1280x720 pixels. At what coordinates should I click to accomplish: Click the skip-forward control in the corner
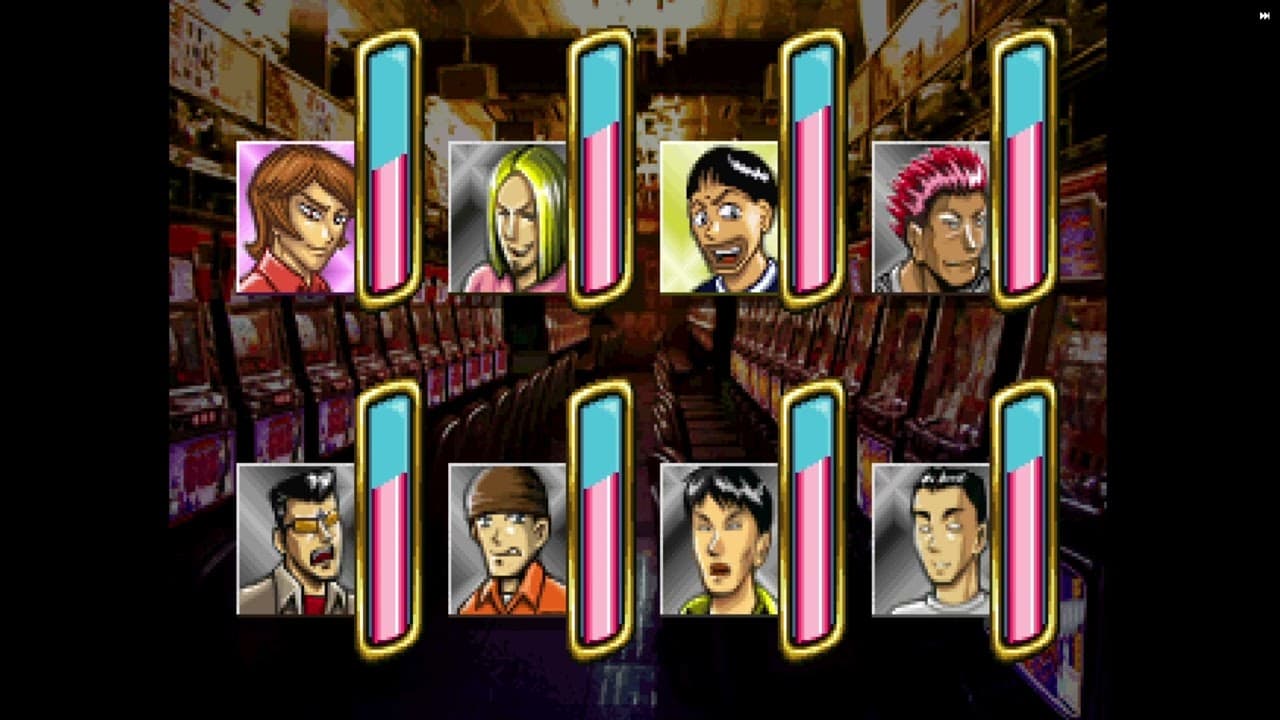tap(1265, 15)
